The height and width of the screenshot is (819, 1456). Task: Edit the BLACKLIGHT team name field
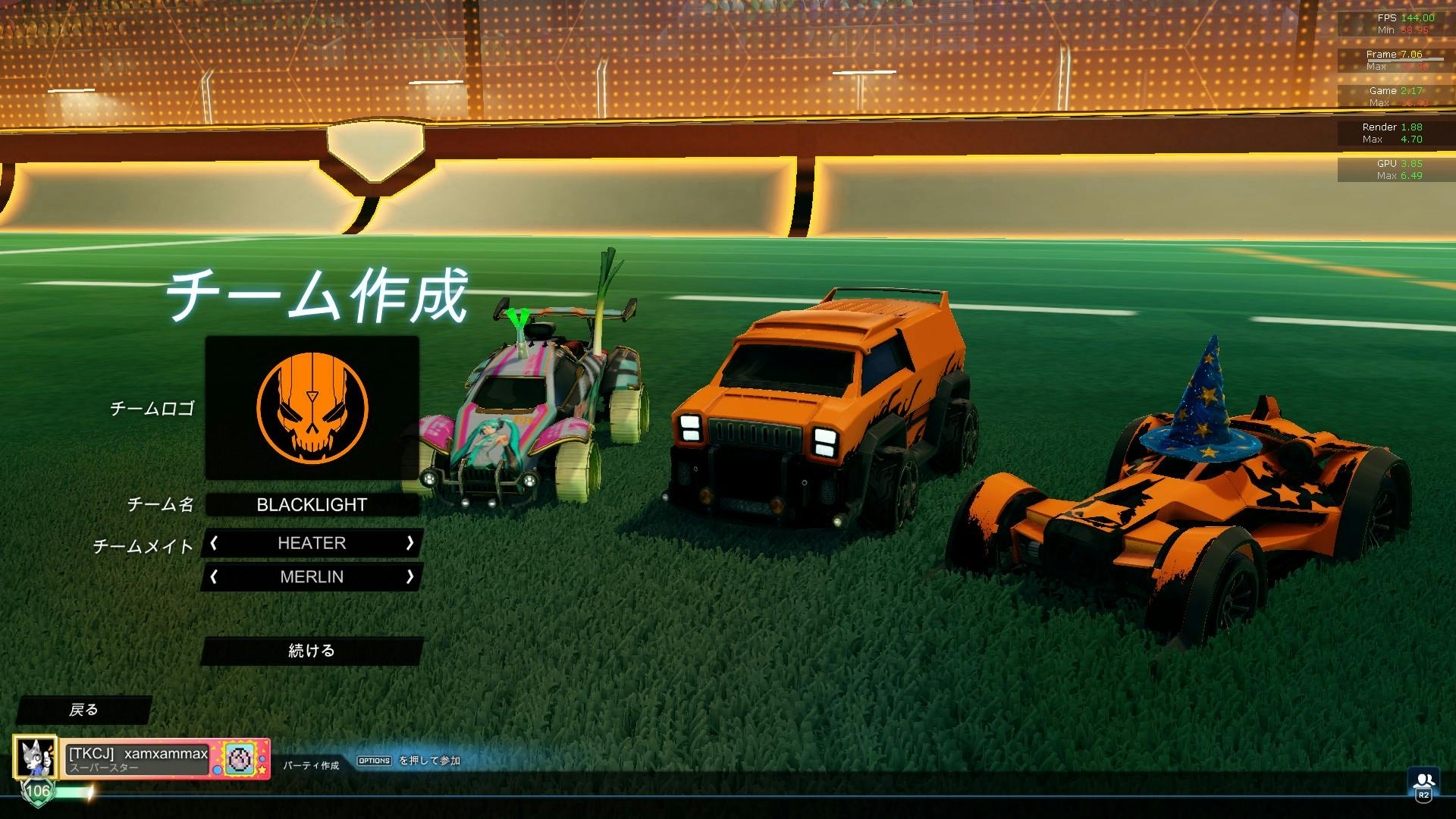312,505
